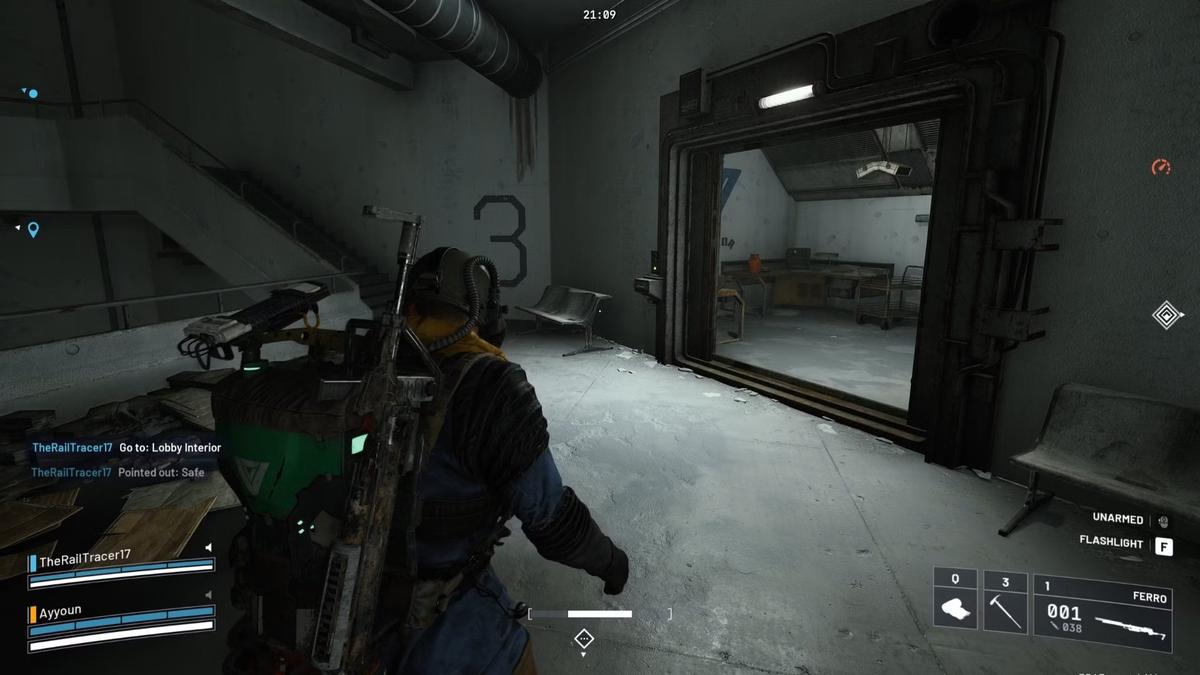Image resolution: width=1200 pixels, height=675 pixels.
Task: Click the blue location pin marker
Action: point(33,230)
